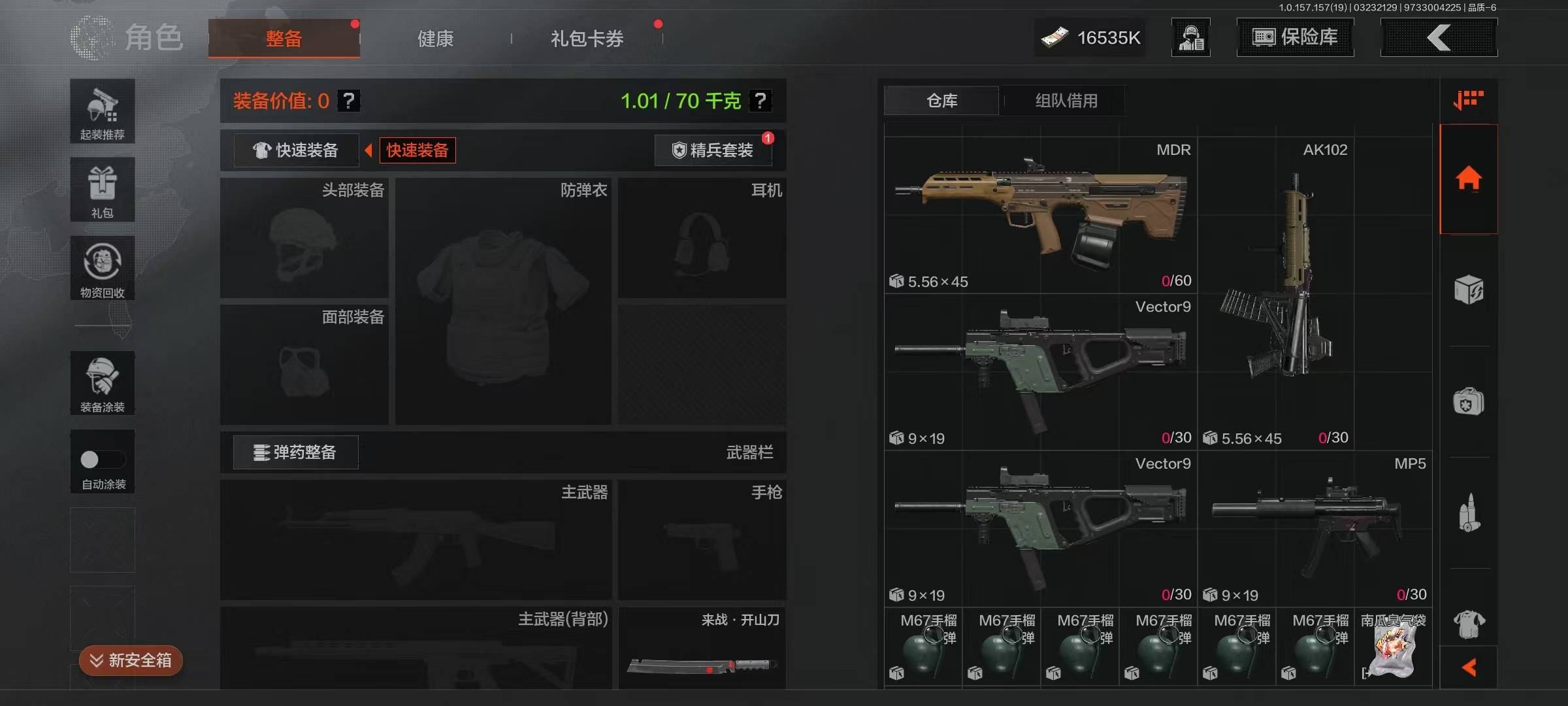Open 起装推荐 loadout recommendations
1568x706 pixels.
pyautogui.click(x=103, y=111)
